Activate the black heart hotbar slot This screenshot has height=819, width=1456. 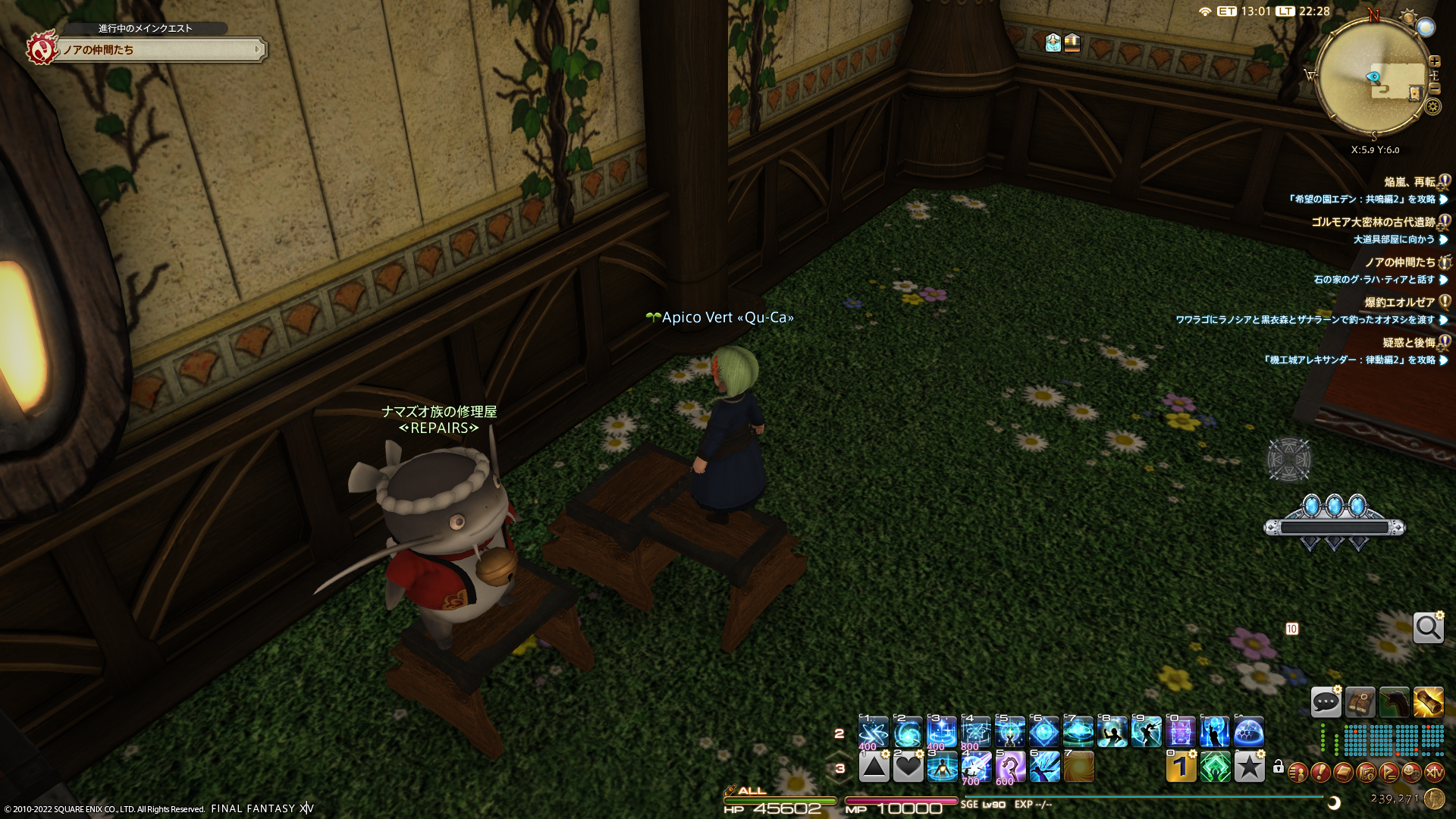[908, 767]
